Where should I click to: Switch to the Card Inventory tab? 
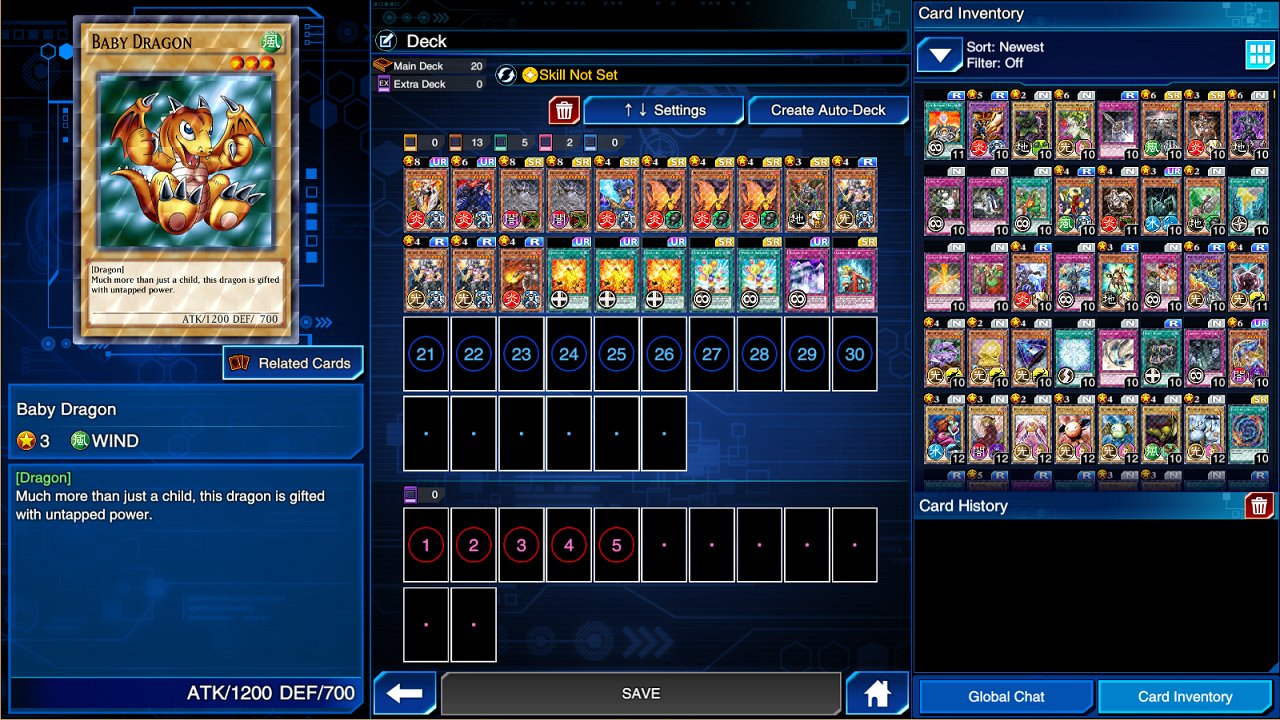(1185, 696)
